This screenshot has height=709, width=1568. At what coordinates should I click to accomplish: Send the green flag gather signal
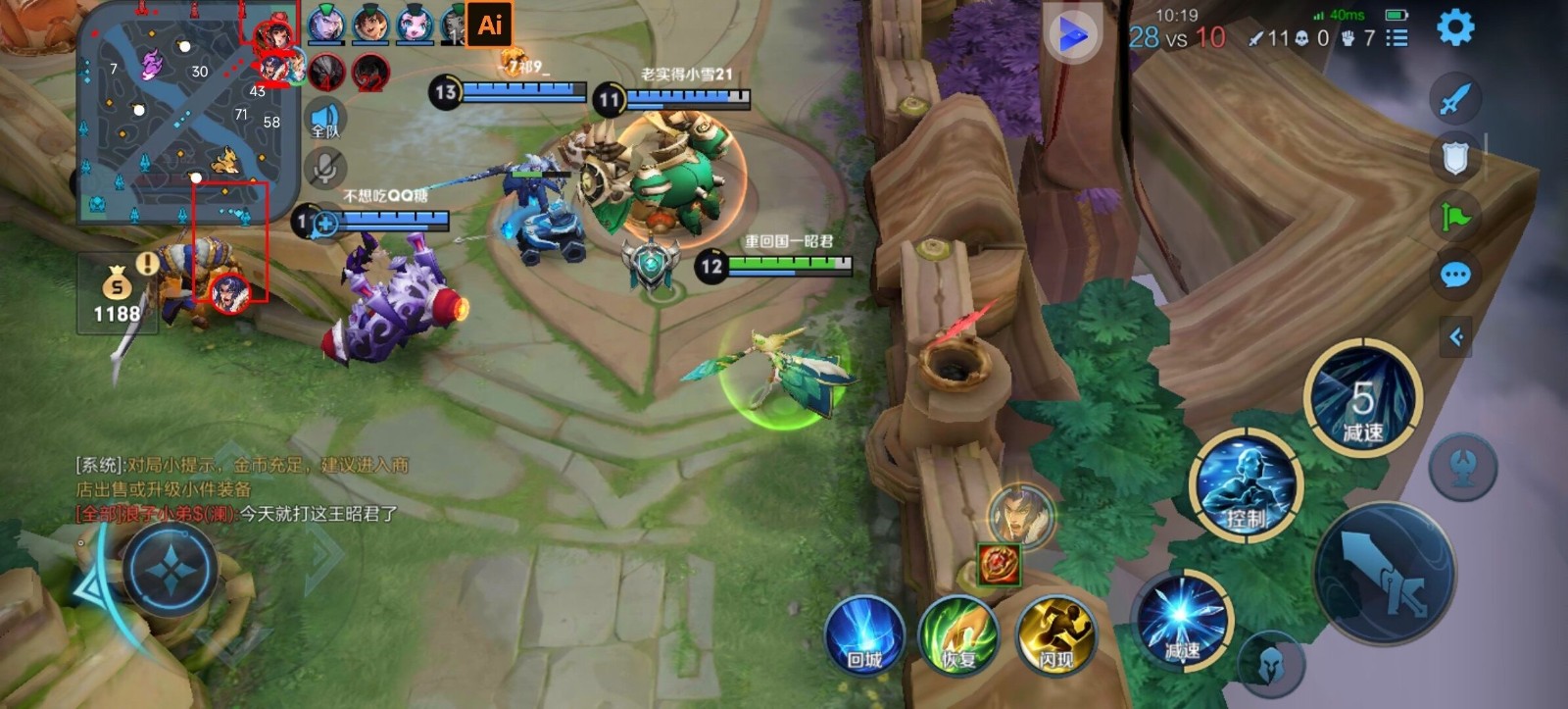(1455, 216)
